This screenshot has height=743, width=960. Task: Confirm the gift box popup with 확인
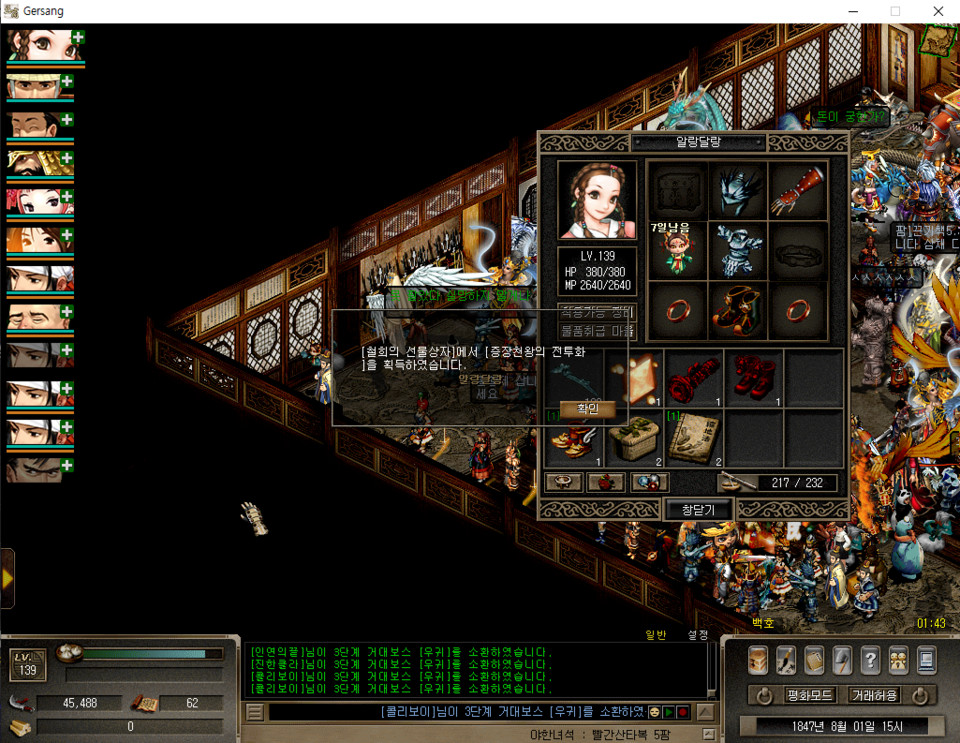[x=587, y=409]
